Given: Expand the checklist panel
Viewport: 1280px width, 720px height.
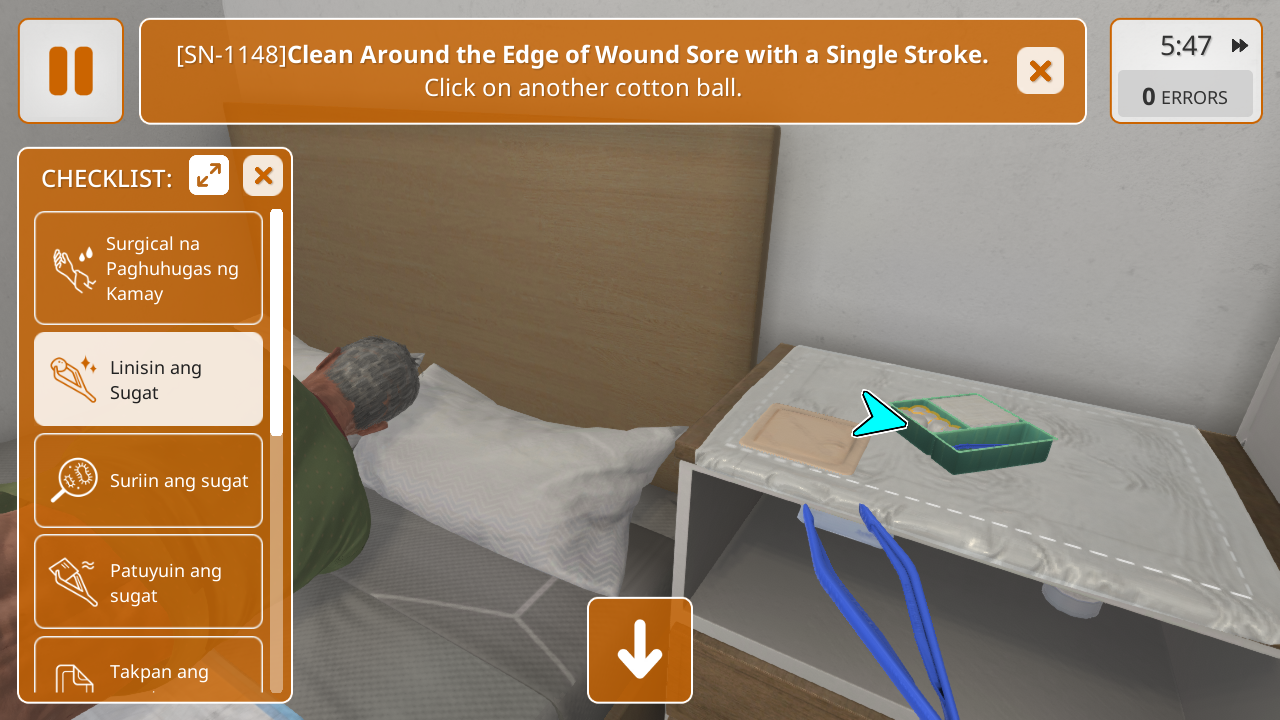Looking at the screenshot, I should pyautogui.click(x=209, y=176).
